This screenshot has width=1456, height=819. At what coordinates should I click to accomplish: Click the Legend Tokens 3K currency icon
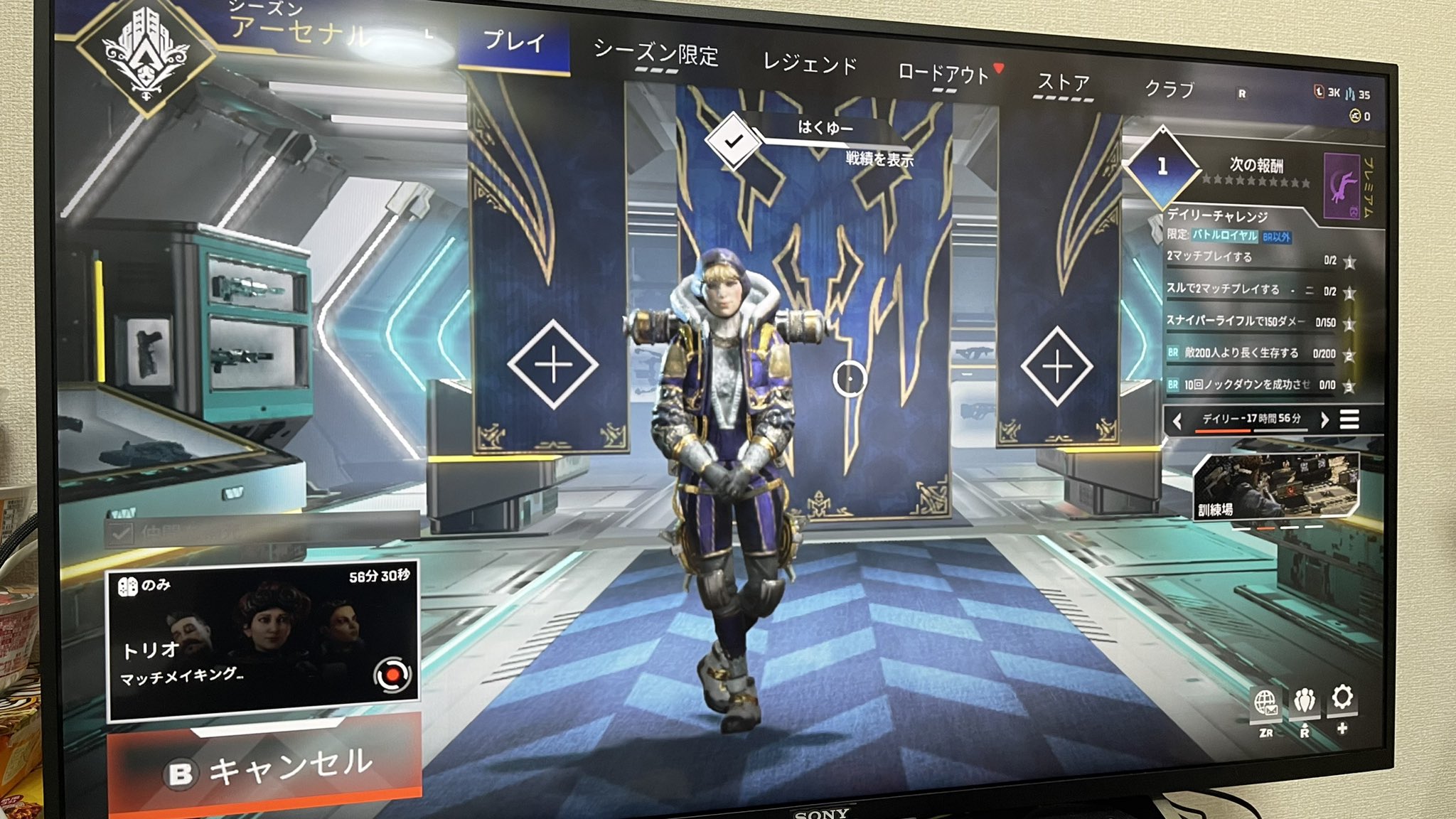[1321, 93]
